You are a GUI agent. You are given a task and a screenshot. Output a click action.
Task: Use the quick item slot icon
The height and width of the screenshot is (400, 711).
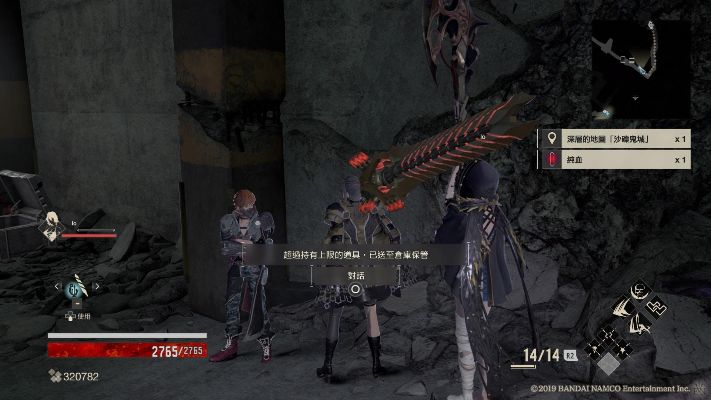tap(75, 290)
